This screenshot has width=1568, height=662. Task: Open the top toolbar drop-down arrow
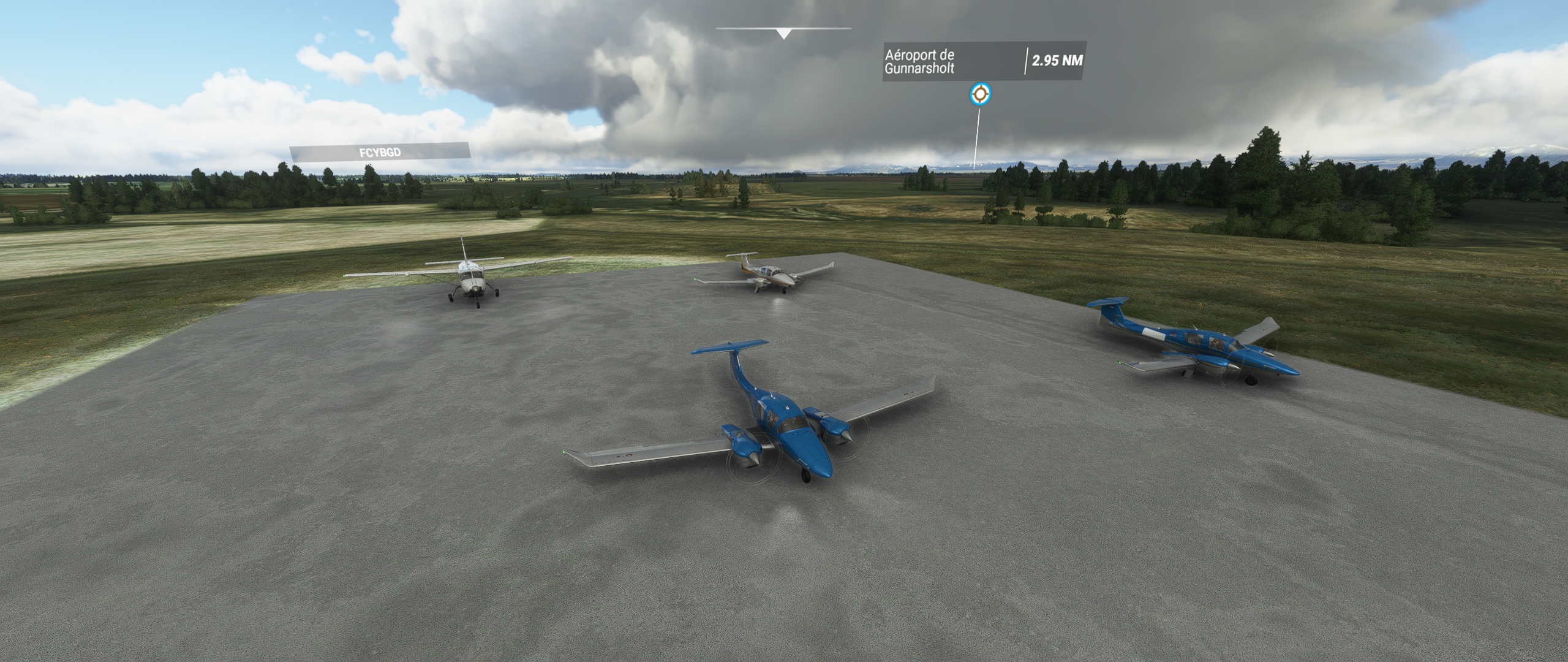tap(783, 34)
